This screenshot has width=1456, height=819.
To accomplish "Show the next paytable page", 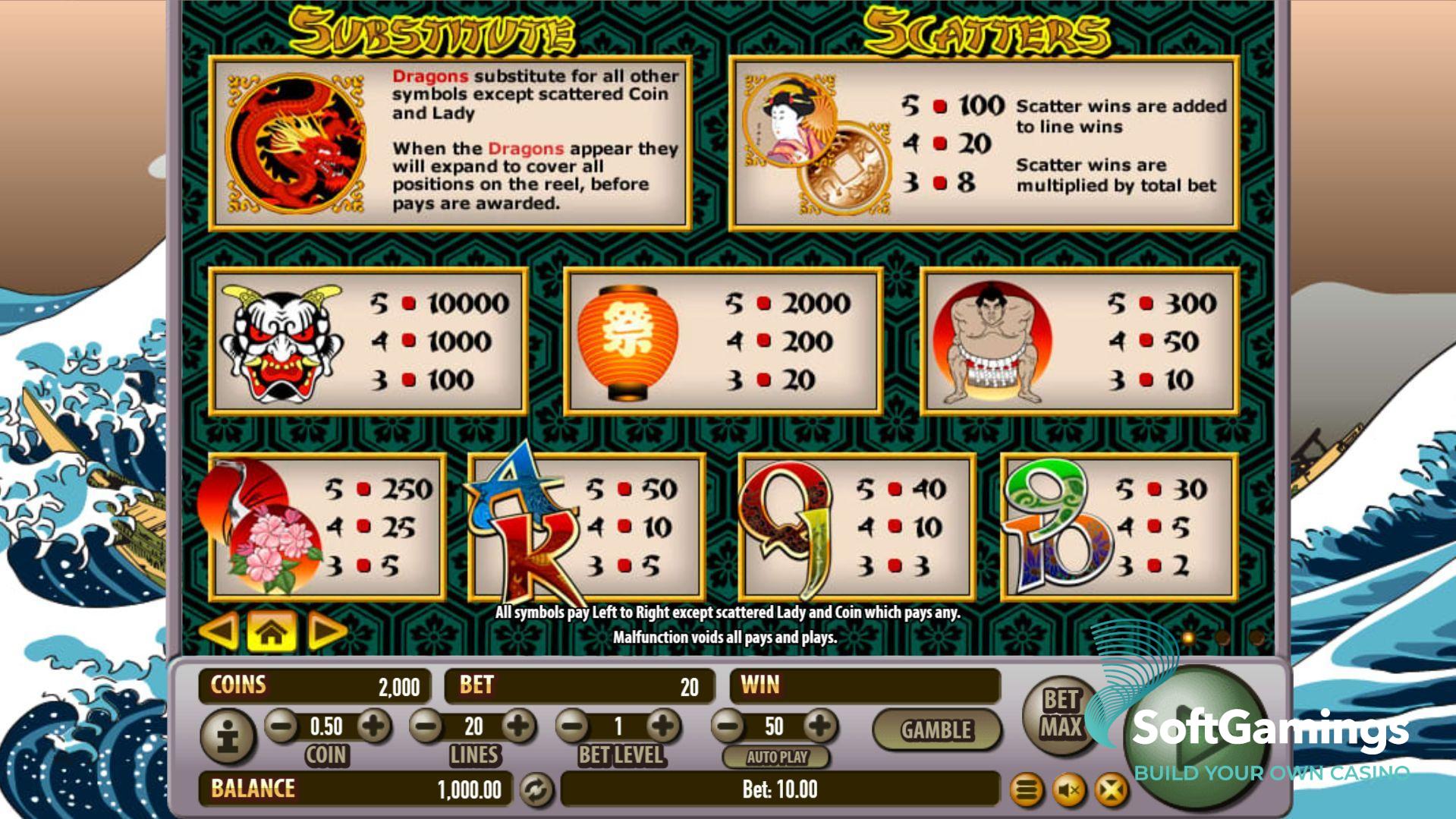I will [327, 631].
